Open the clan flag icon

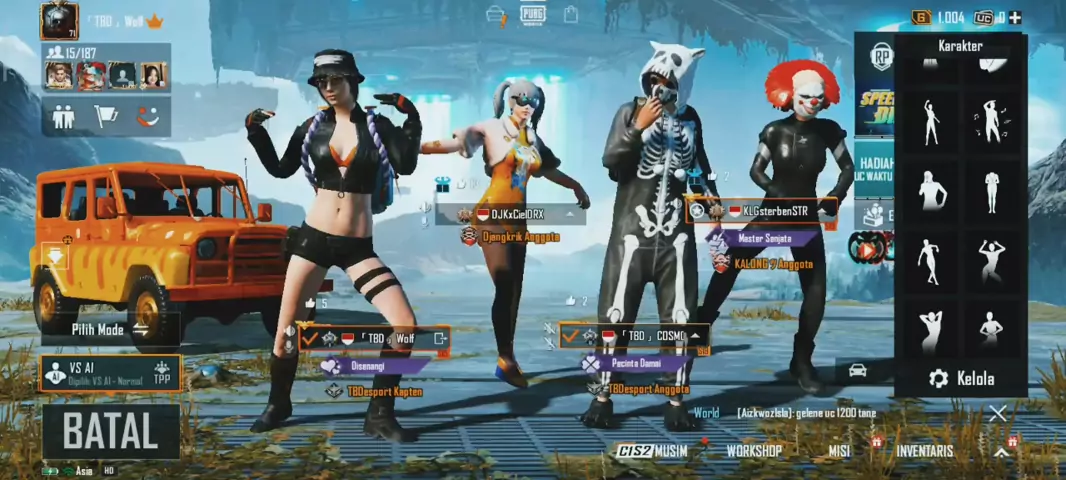(x=105, y=116)
